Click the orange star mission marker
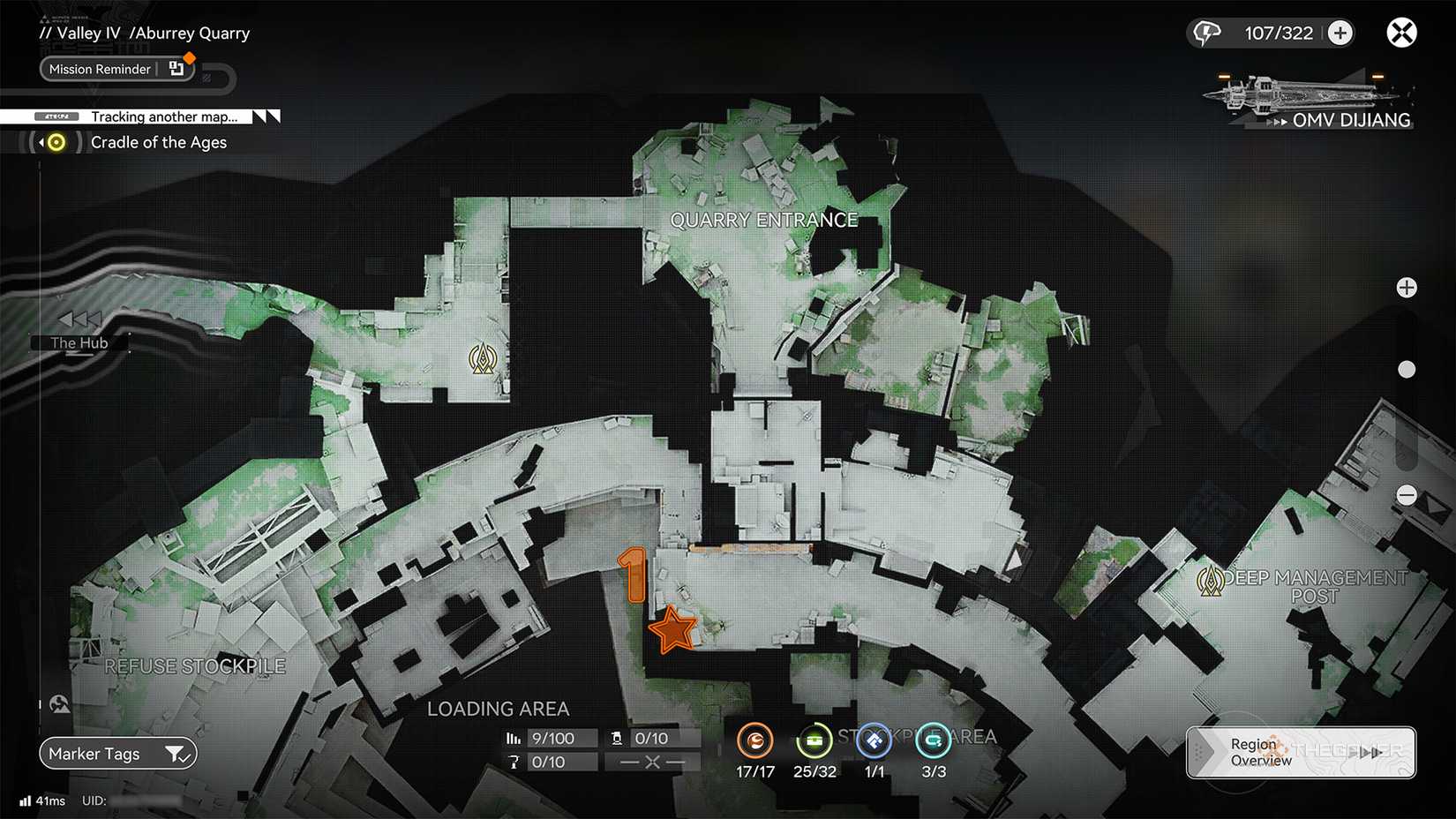This screenshot has width=1456, height=819. [x=673, y=629]
